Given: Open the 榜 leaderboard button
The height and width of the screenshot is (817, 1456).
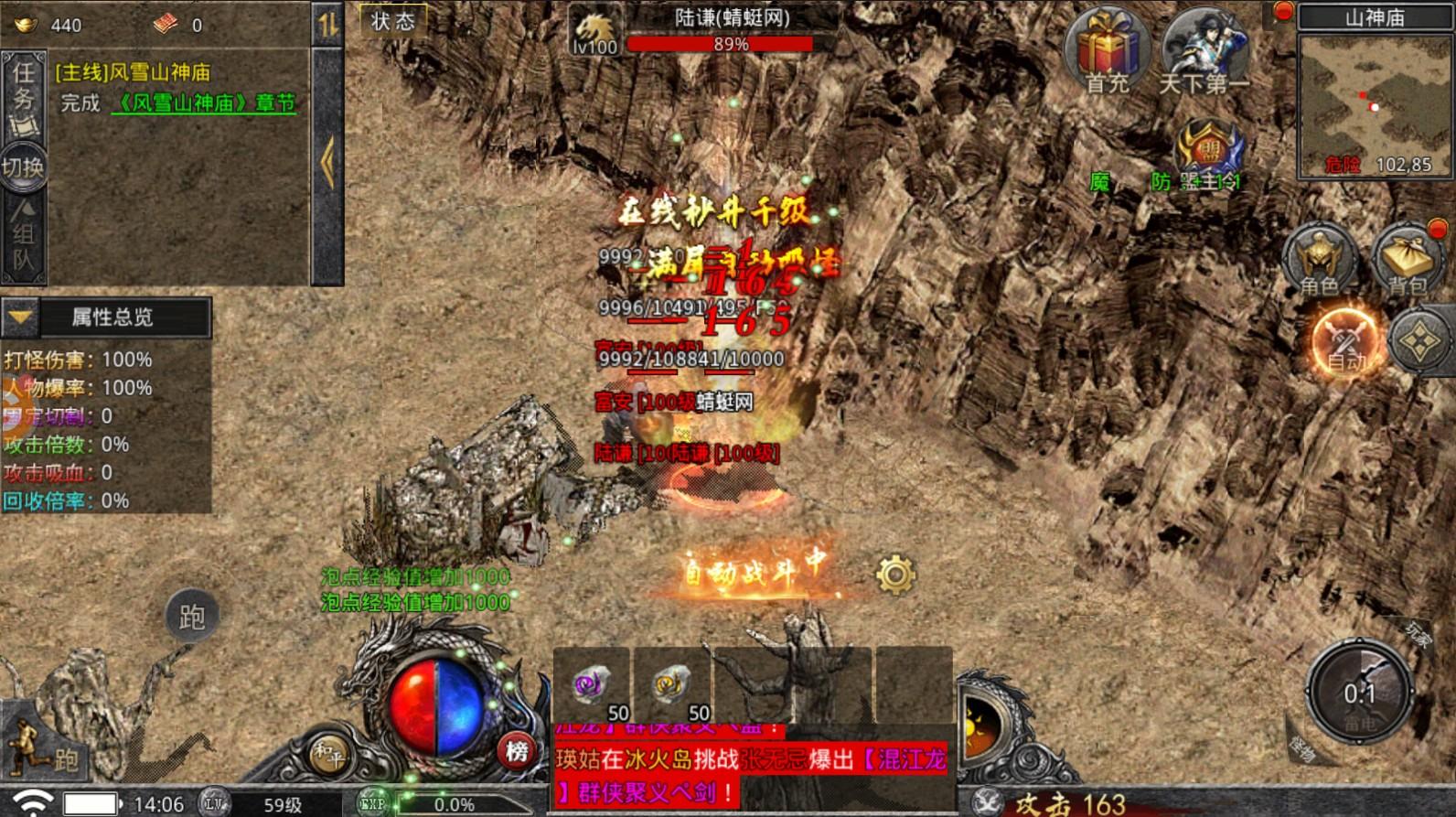Looking at the screenshot, I should pyautogui.click(x=517, y=751).
